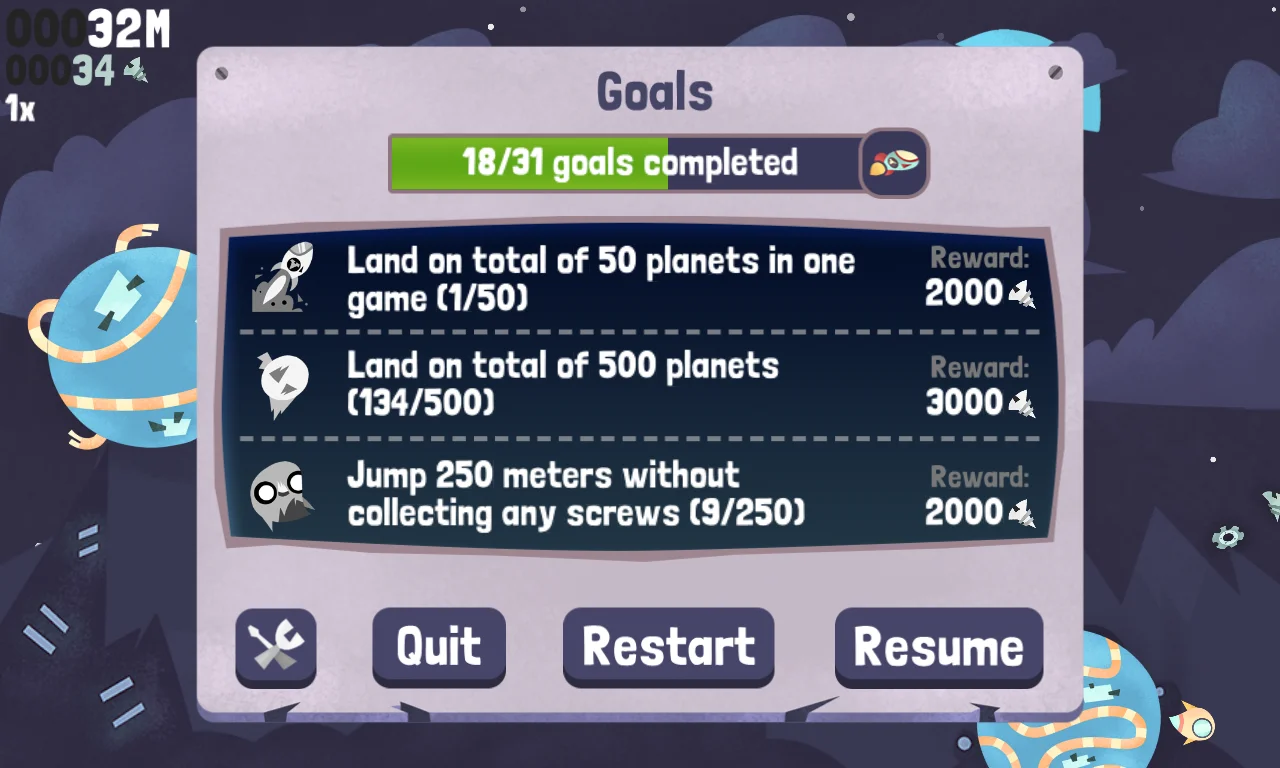Click the rocket icon beside the progress bar

pyautogui.click(x=894, y=162)
